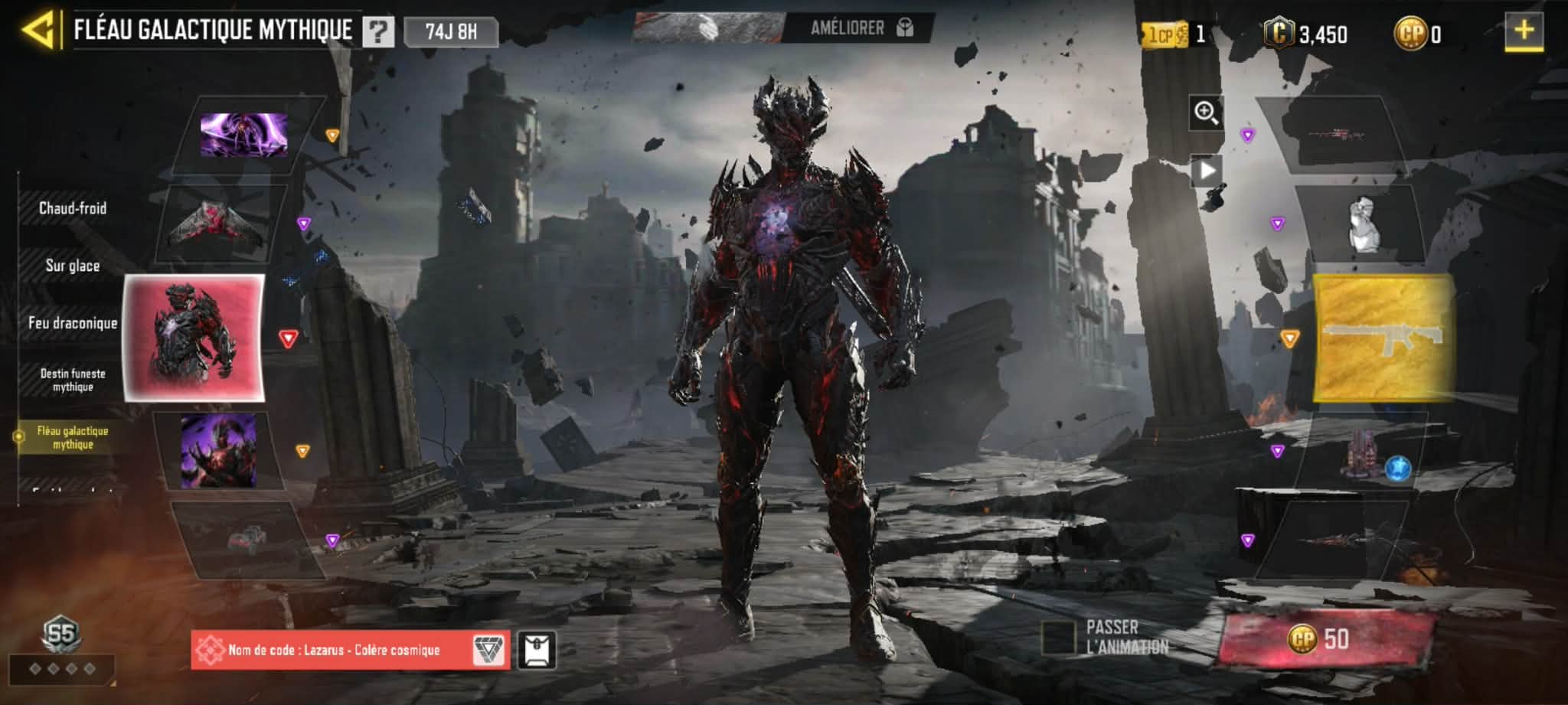1568x705 pixels.
Task: Go back with the yellow arrow
Action: click(x=38, y=31)
